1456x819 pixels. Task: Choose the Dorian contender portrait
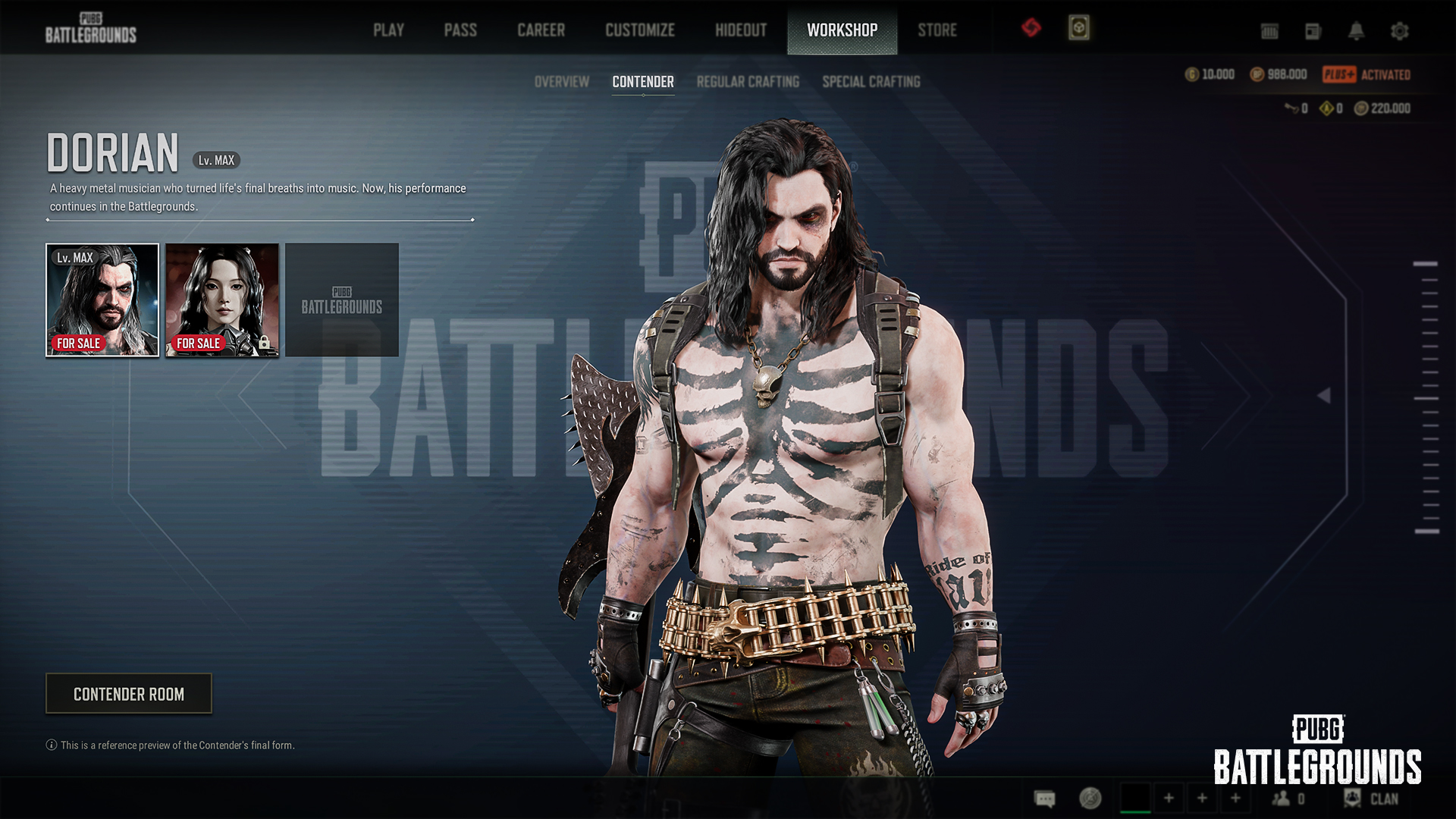[102, 300]
